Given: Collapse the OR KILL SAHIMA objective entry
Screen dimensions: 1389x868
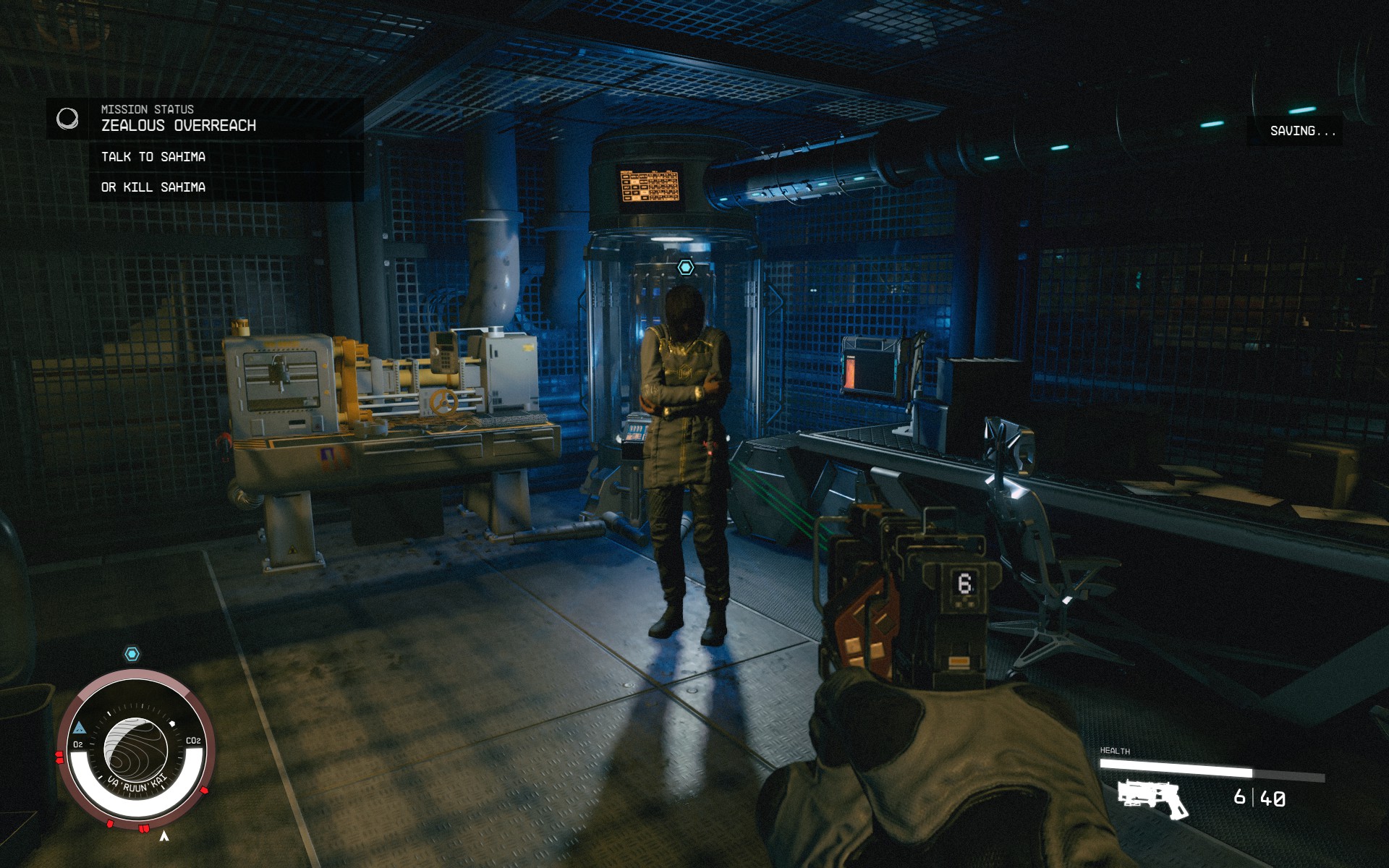Looking at the screenshot, I should point(152,187).
